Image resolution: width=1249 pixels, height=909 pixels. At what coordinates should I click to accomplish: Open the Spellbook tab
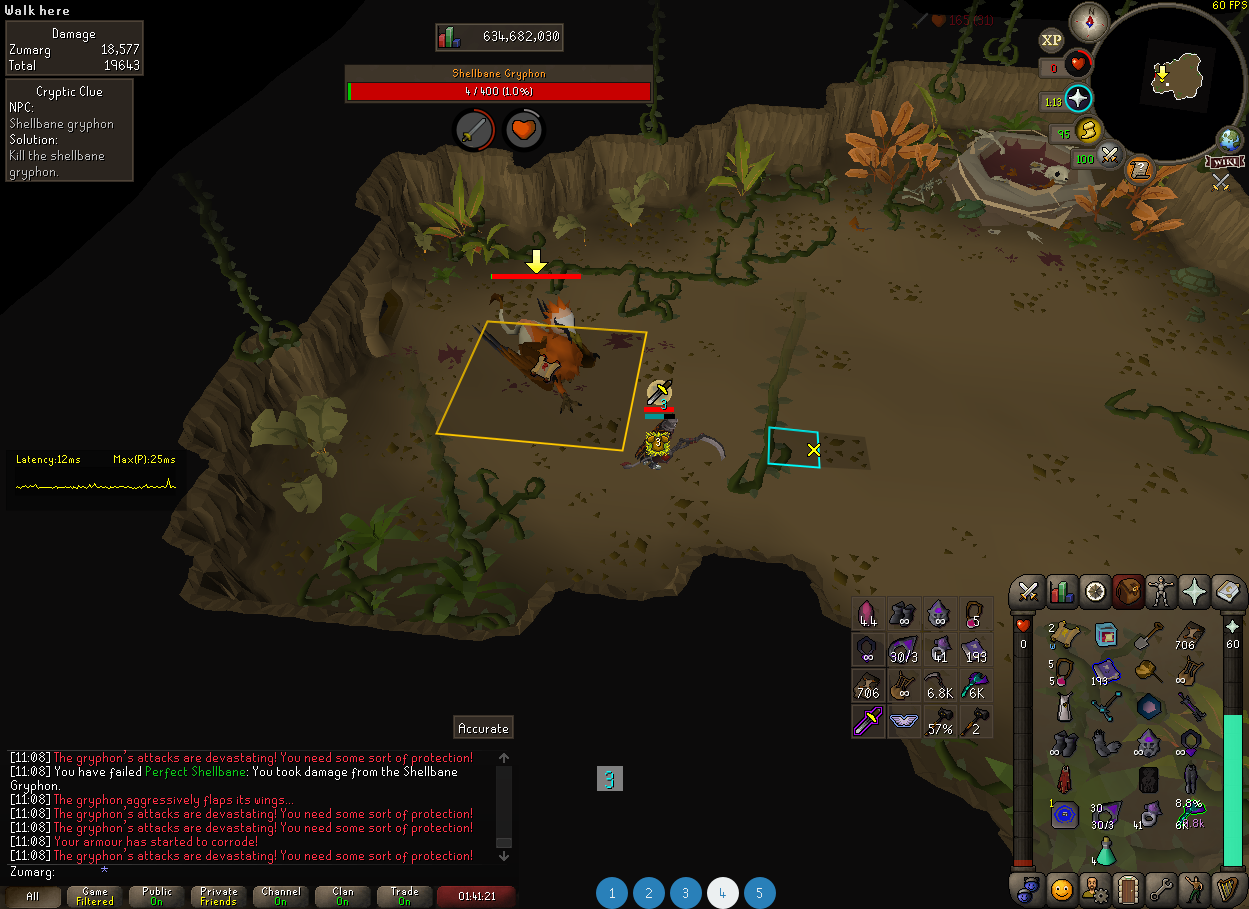(x=1227, y=592)
